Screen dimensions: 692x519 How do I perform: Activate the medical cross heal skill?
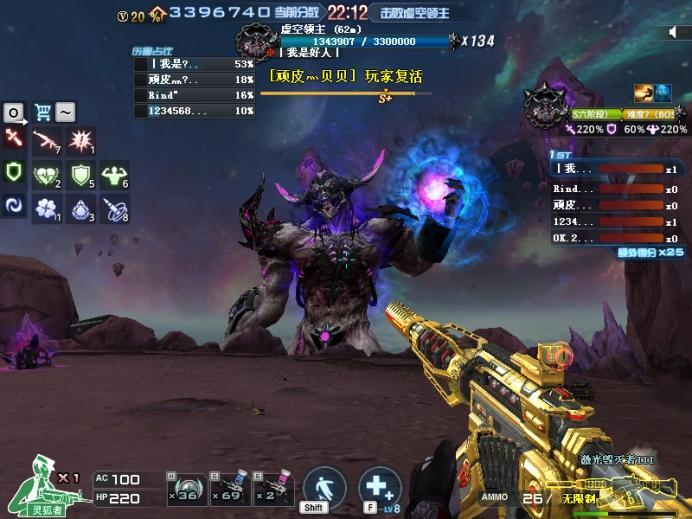click(x=379, y=488)
